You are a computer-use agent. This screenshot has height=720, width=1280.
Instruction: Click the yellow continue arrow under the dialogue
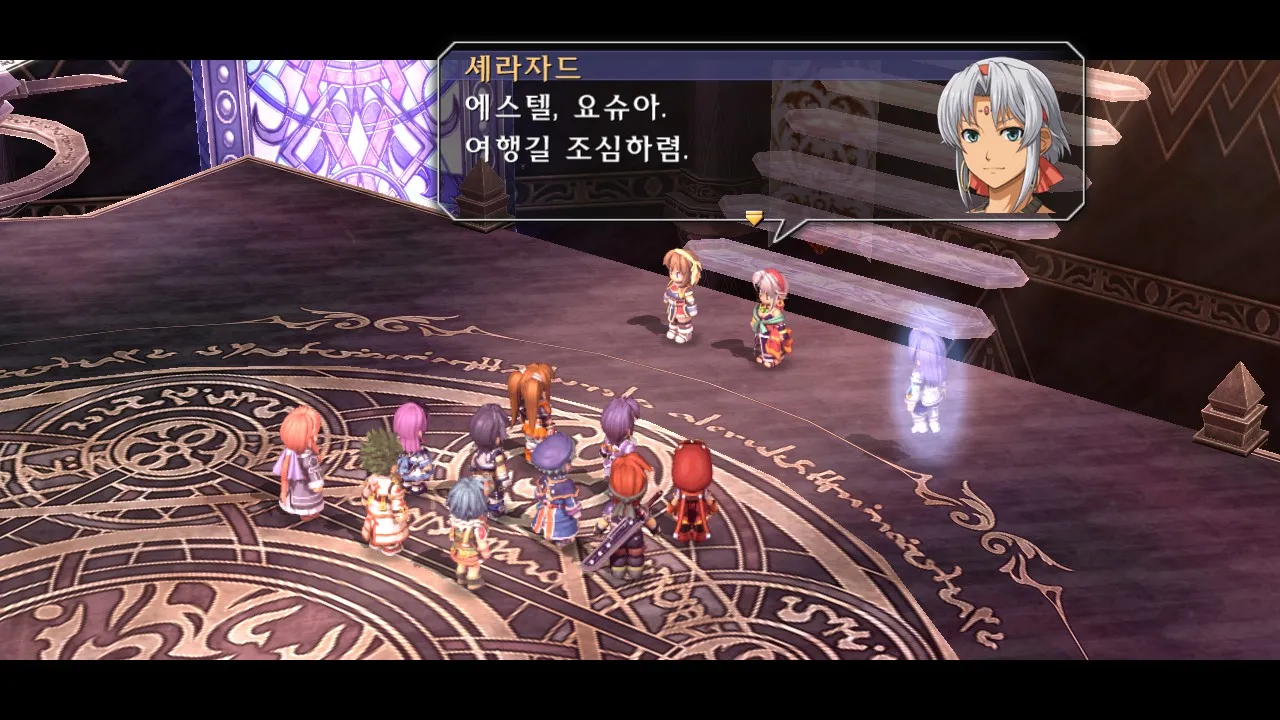click(x=754, y=216)
